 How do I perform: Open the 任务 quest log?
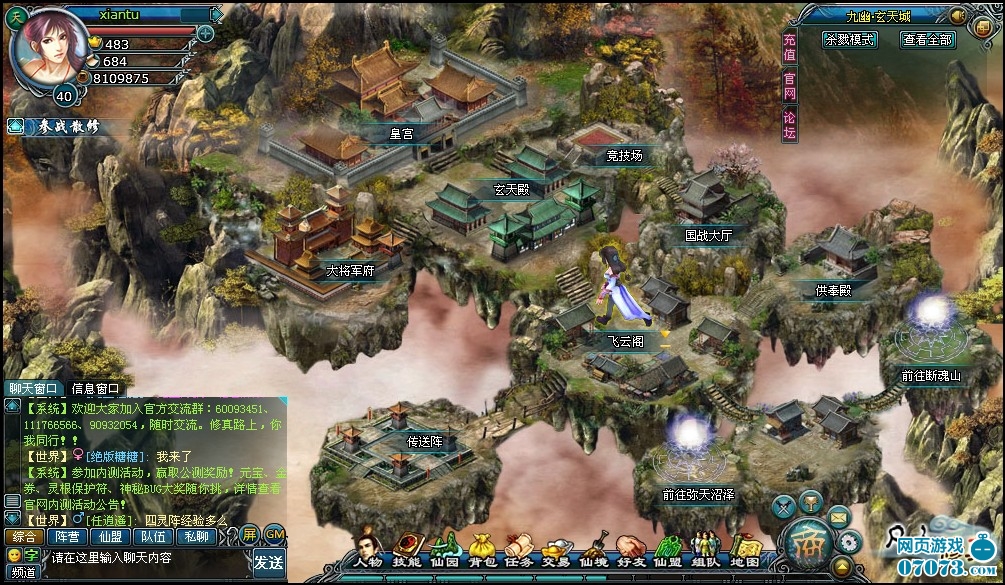(518, 549)
